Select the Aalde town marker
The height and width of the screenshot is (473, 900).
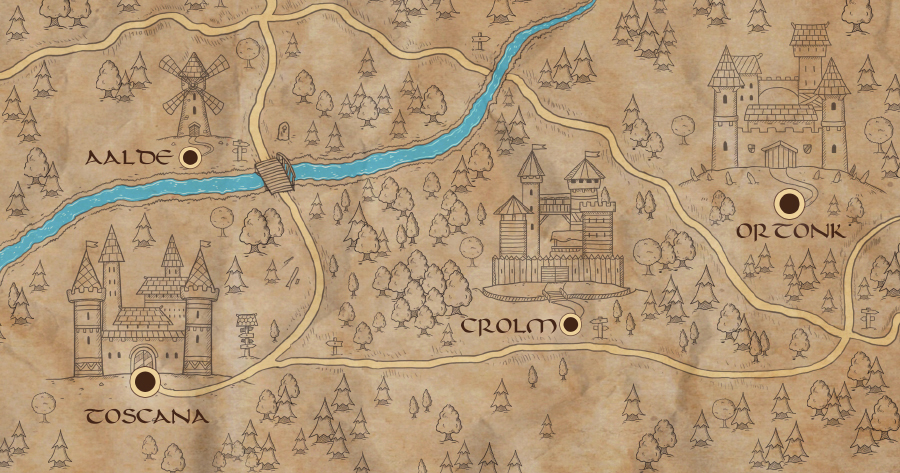[x=188, y=158]
